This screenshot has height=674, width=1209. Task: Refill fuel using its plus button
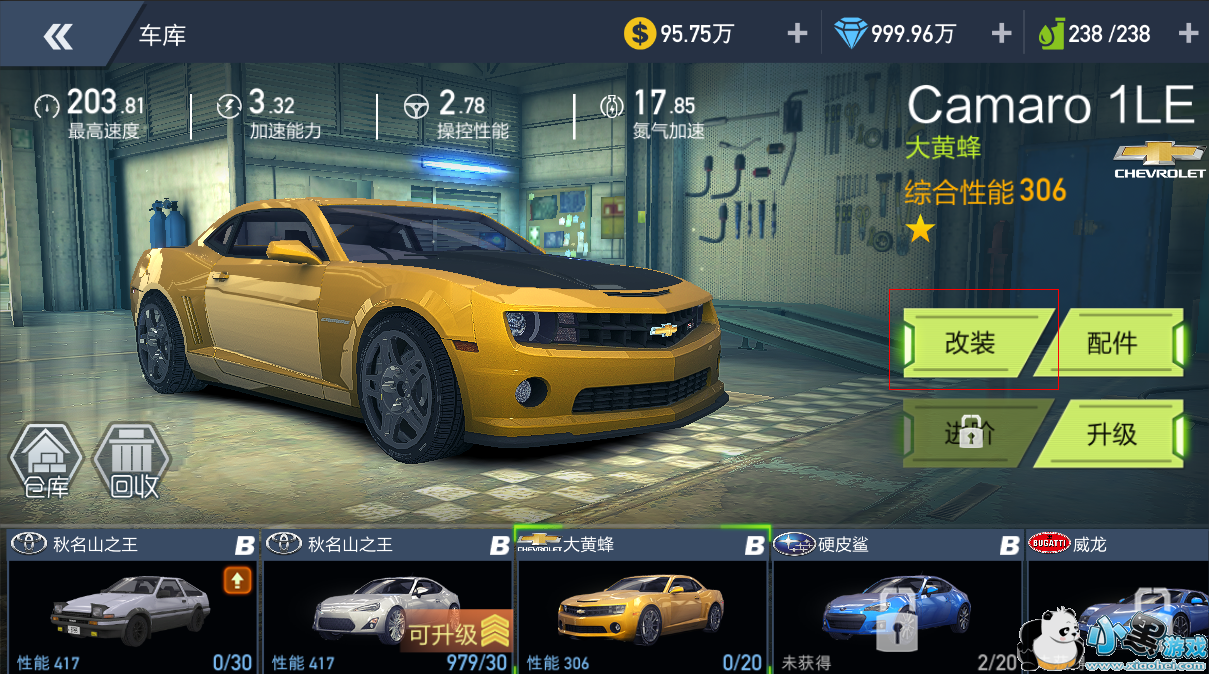point(1188,34)
